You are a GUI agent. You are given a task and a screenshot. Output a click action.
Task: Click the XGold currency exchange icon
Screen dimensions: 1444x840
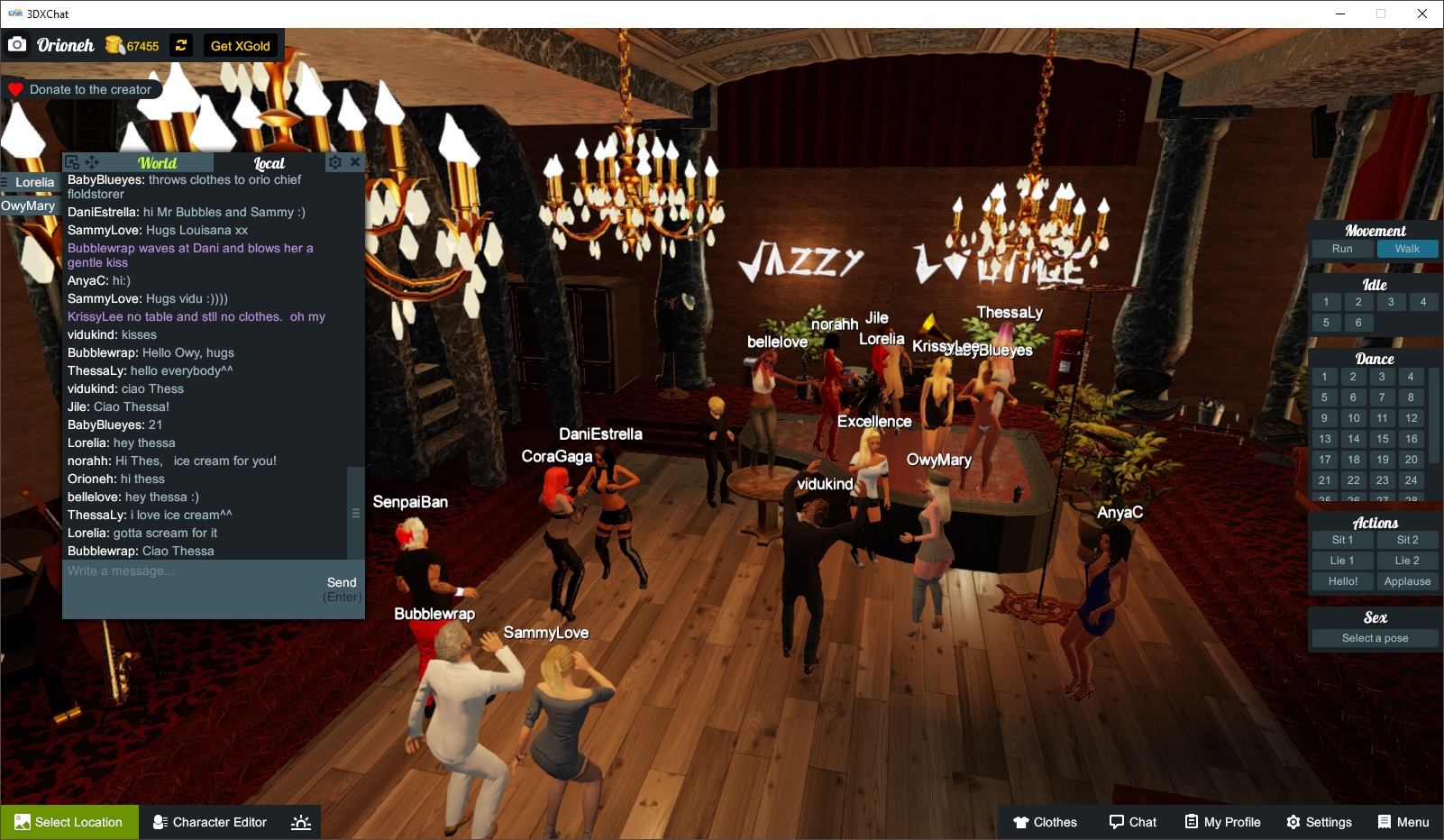[x=180, y=45]
